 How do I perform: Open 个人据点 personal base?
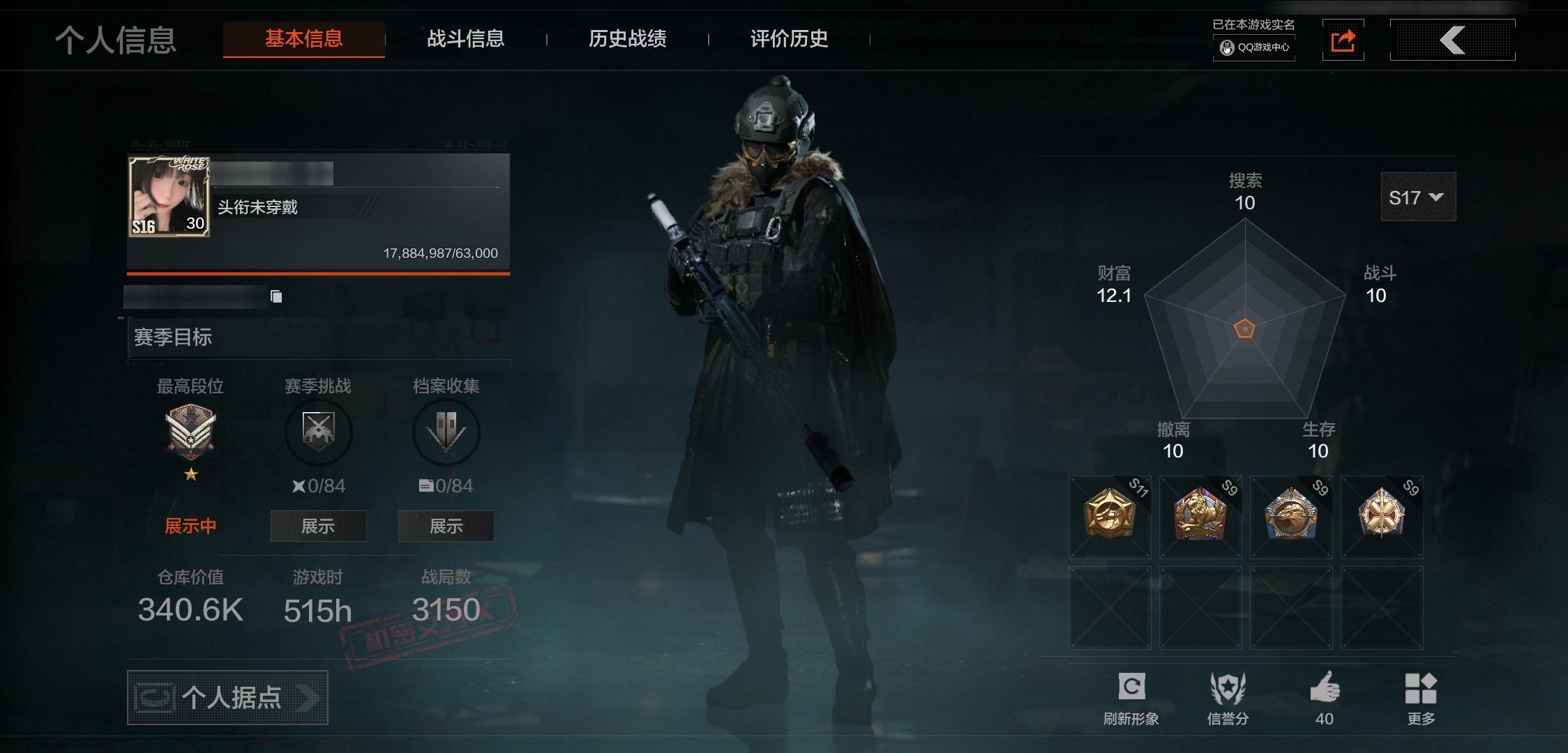tap(227, 697)
